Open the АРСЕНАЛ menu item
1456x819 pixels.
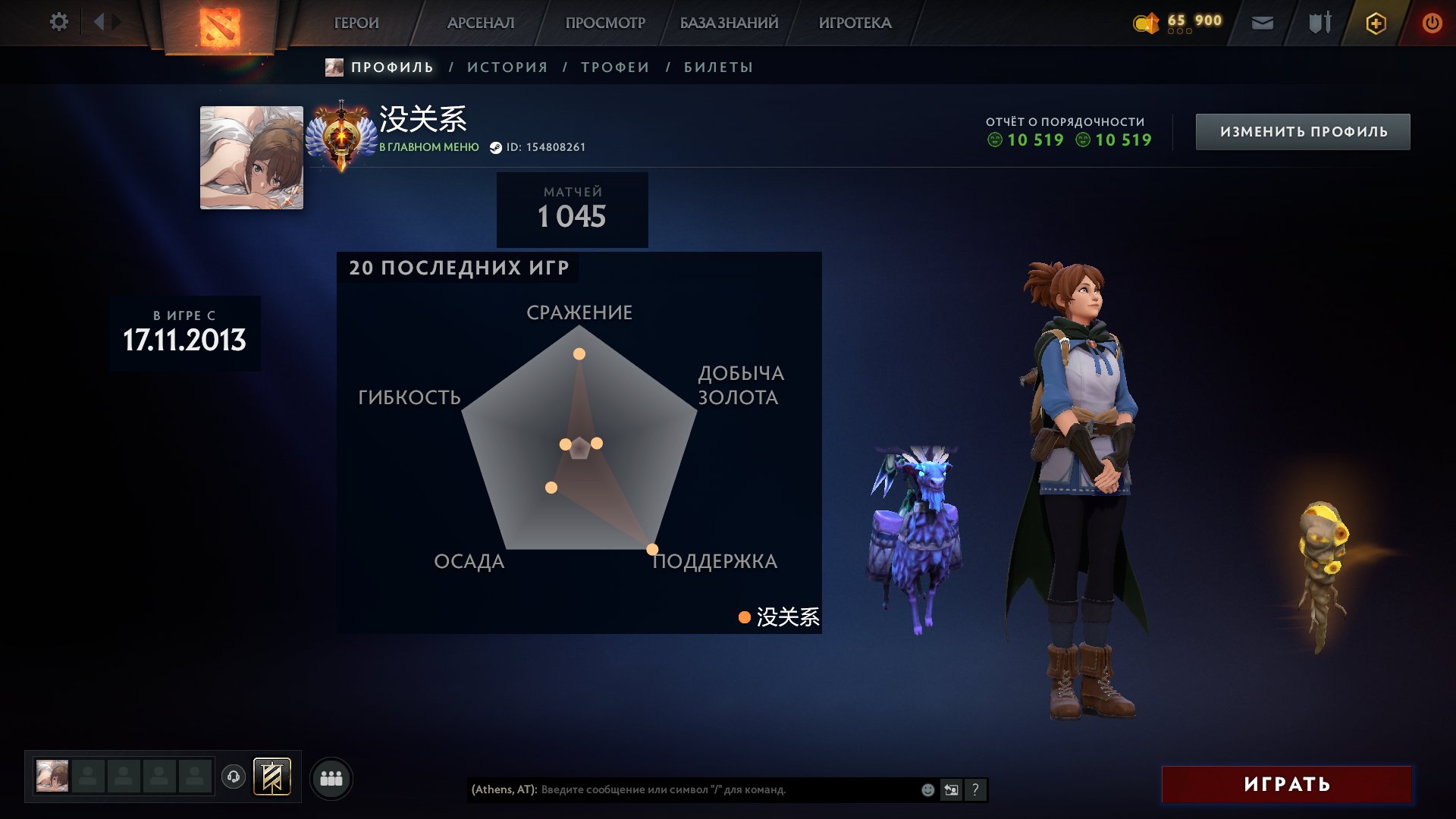[x=480, y=23]
